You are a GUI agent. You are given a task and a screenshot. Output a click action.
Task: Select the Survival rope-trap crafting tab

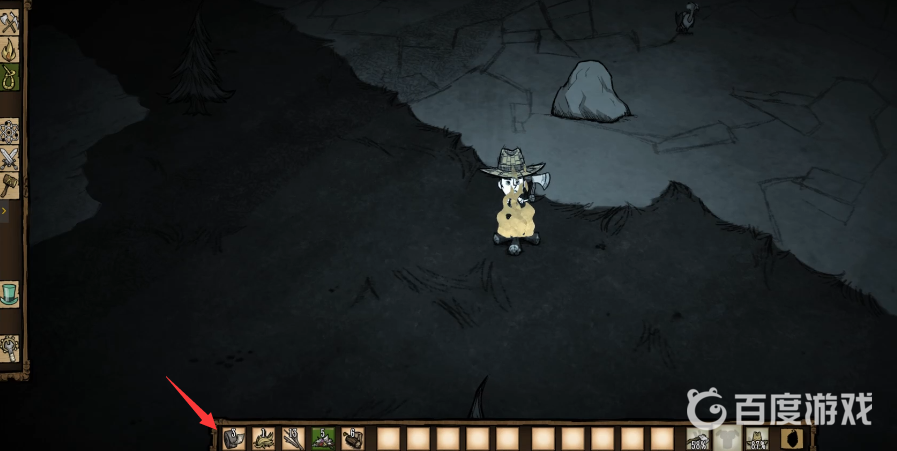tap(10, 77)
